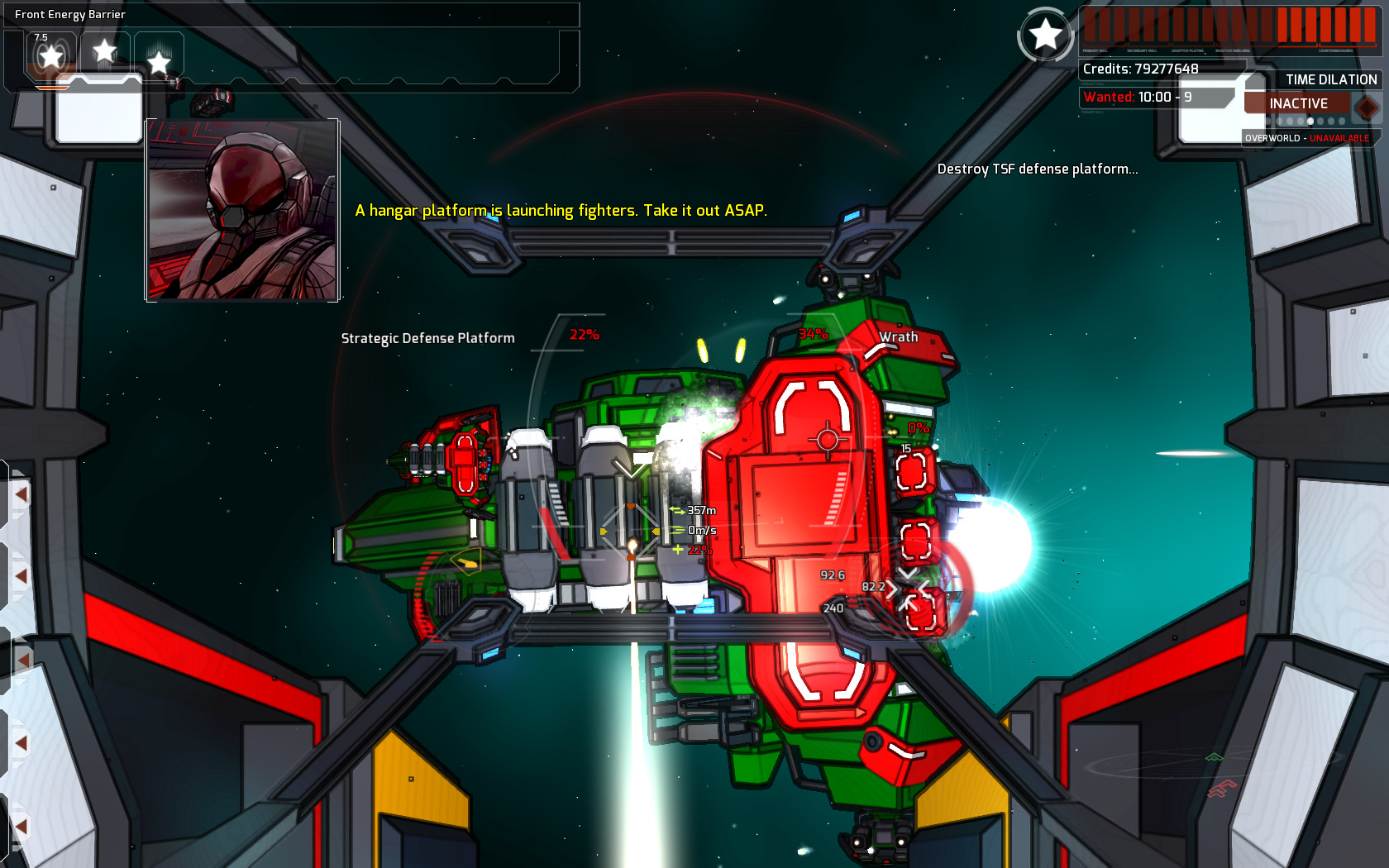Open the pilot portrait panel

coord(242,209)
